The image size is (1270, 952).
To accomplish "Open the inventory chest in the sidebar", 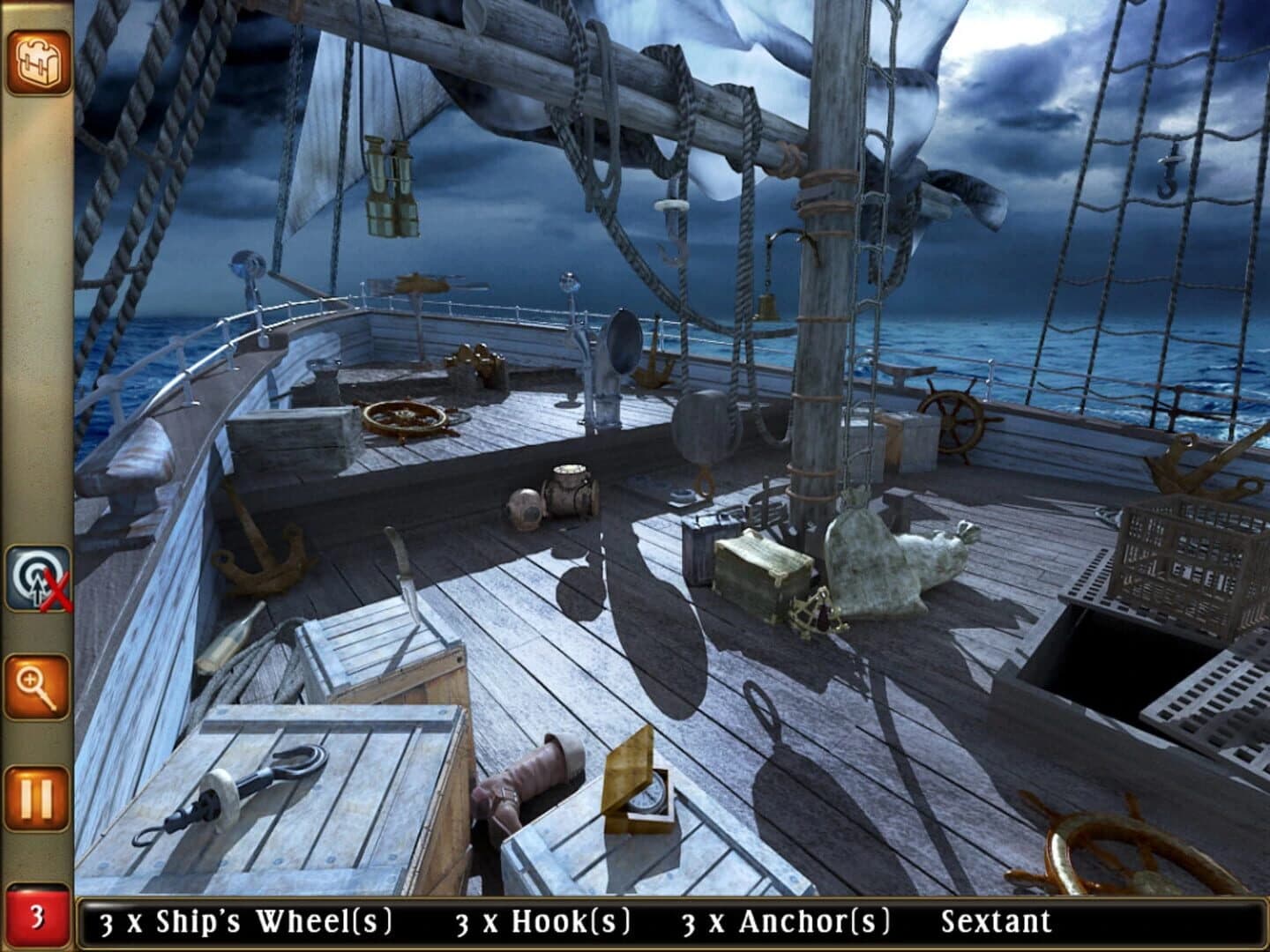I will [x=37, y=62].
